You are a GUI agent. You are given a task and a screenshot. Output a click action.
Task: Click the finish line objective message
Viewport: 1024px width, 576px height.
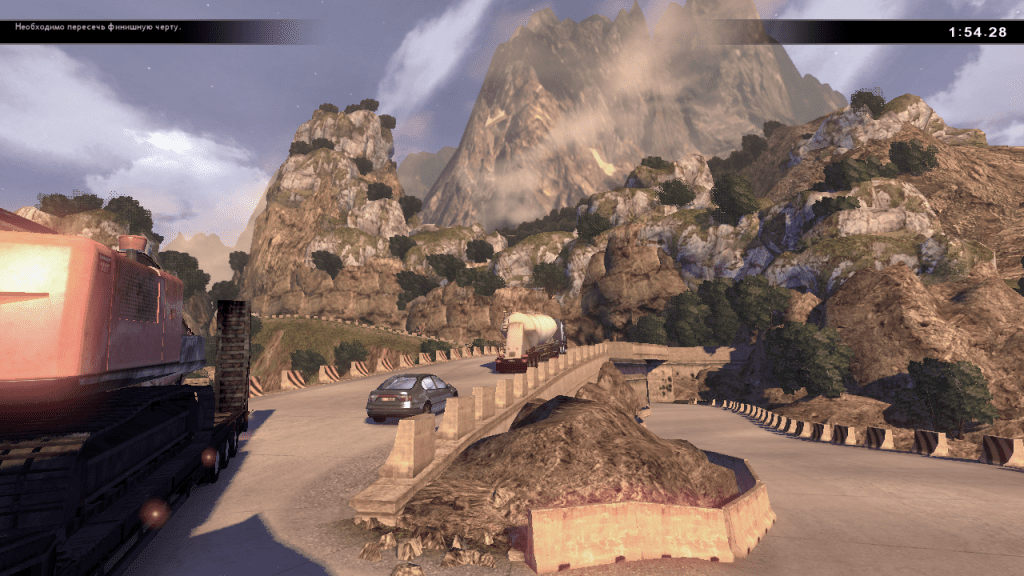coord(97,27)
